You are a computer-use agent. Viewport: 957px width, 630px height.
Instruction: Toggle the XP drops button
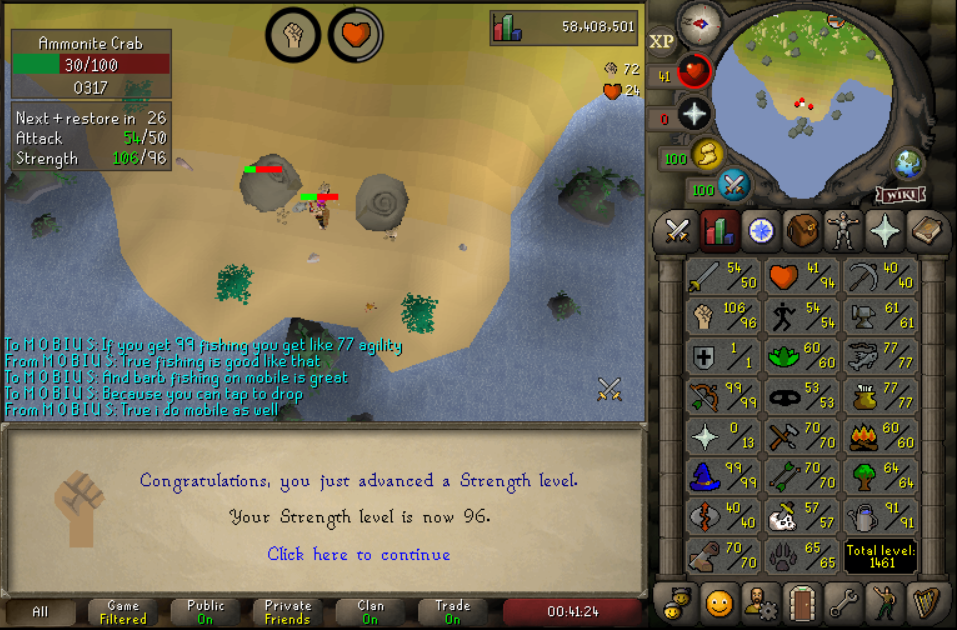[x=661, y=42]
